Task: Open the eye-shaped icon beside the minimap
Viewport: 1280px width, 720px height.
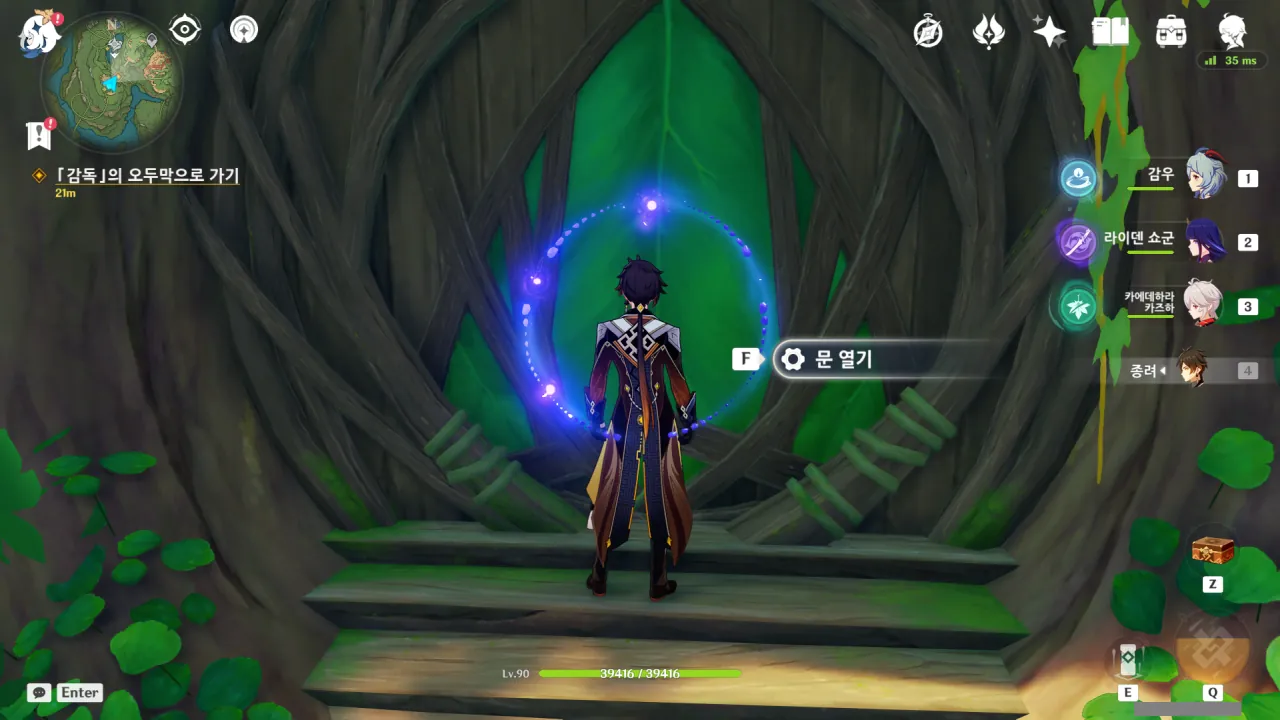Action: tap(184, 30)
